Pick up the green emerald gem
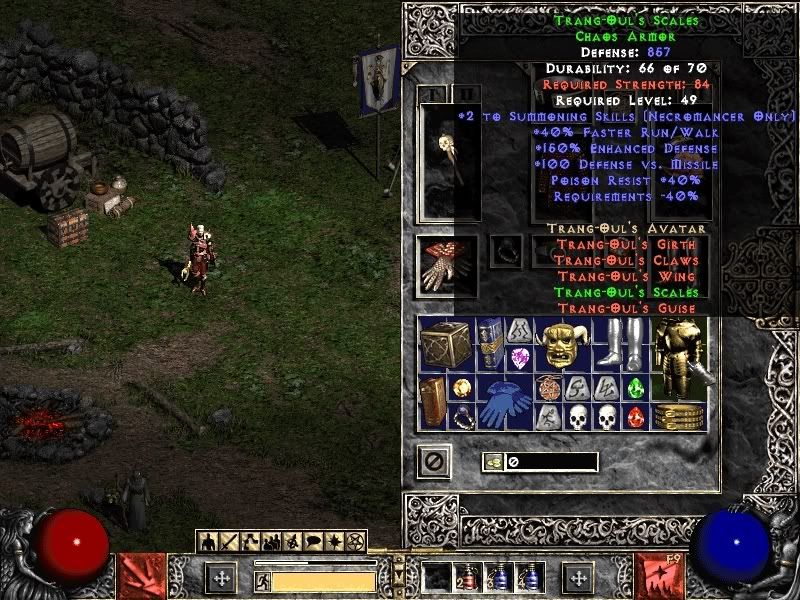Image resolution: width=800 pixels, height=600 pixels. point(635,388)
